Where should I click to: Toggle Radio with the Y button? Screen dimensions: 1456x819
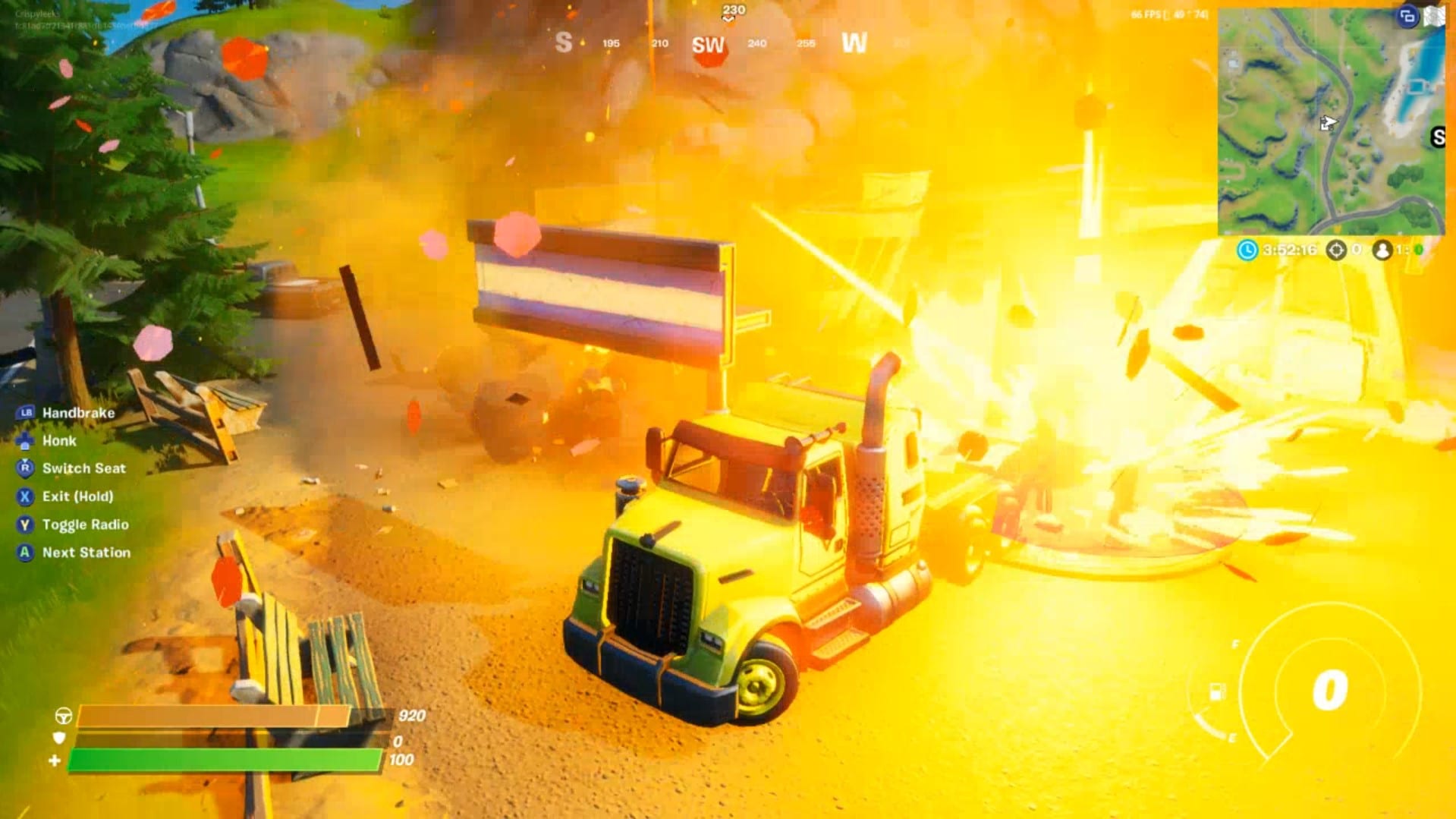point(25,524)
